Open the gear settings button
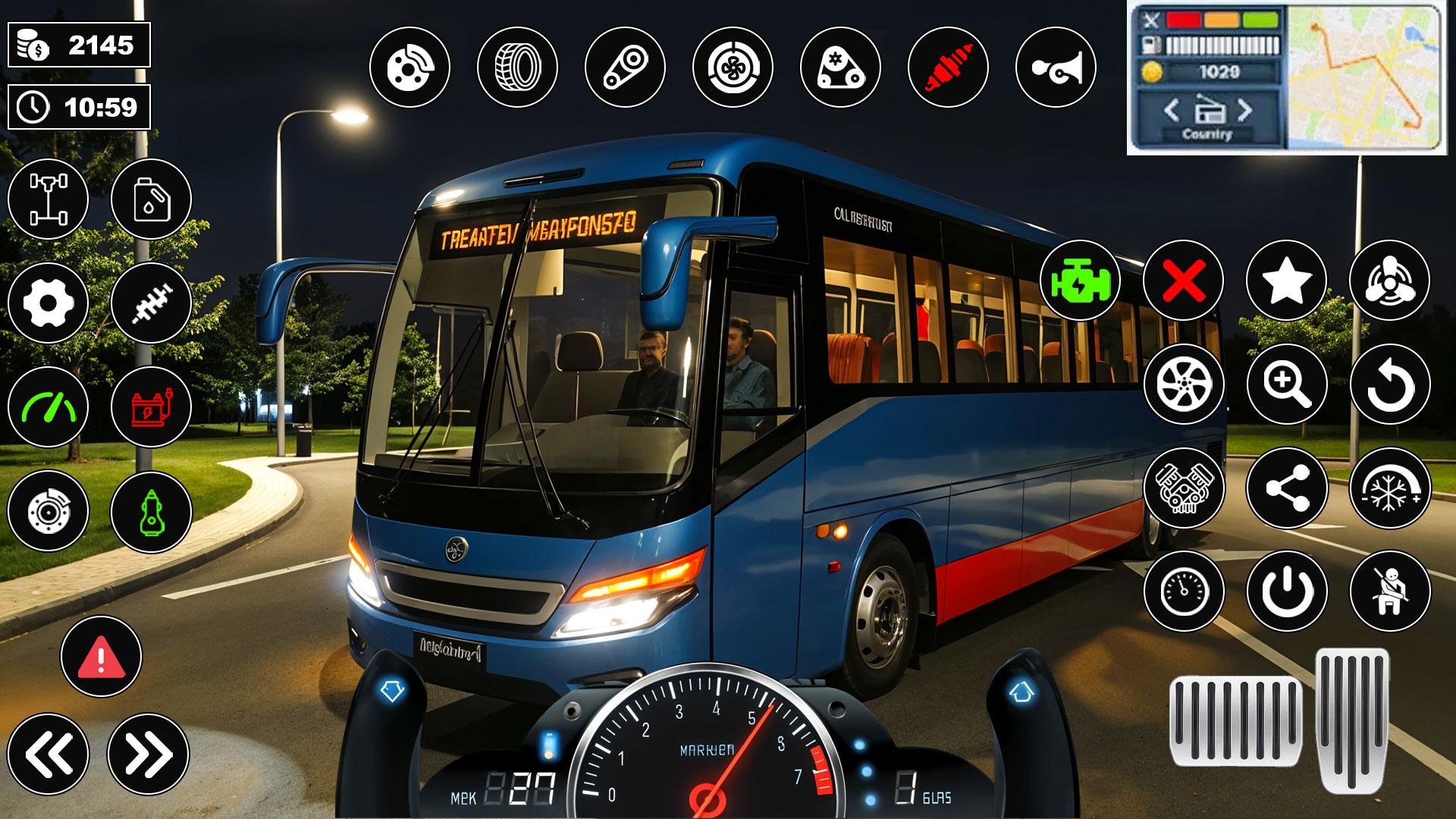Screen dimensions: 1456x819 coord(48,303)
